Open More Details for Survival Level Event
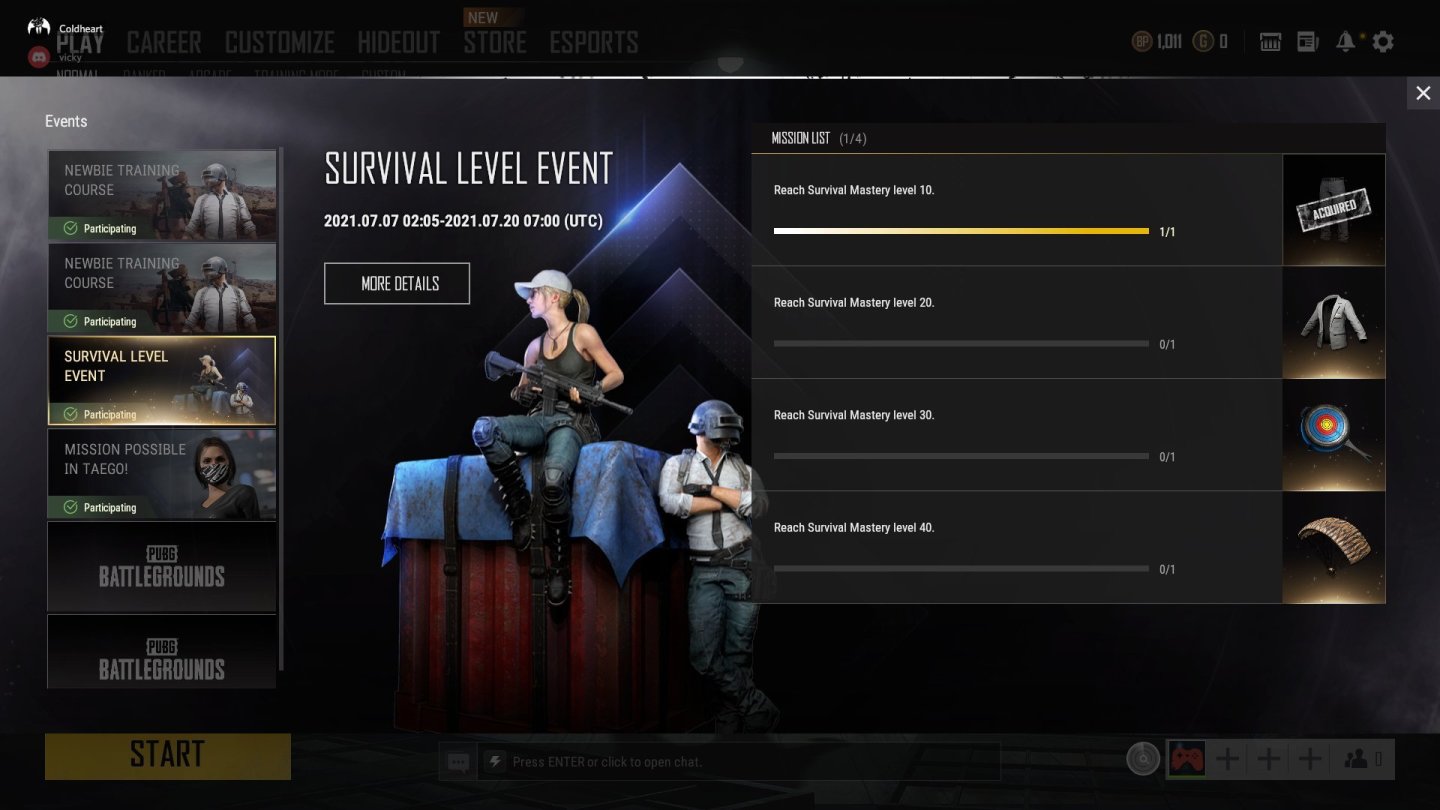The width and height of the screenshot is (1440, 810). (397, 284)
